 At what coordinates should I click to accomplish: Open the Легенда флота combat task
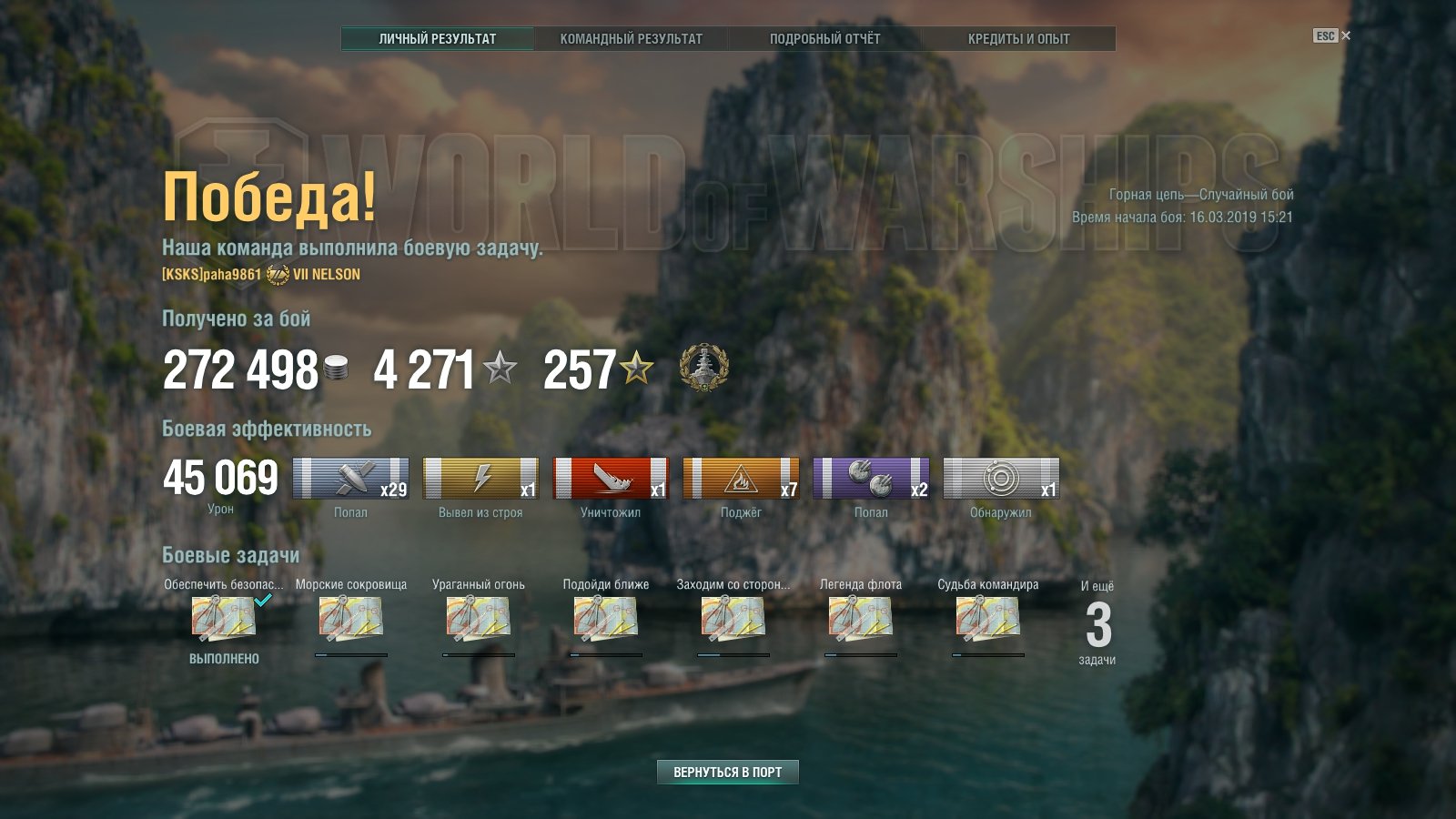tap(860, 619)
